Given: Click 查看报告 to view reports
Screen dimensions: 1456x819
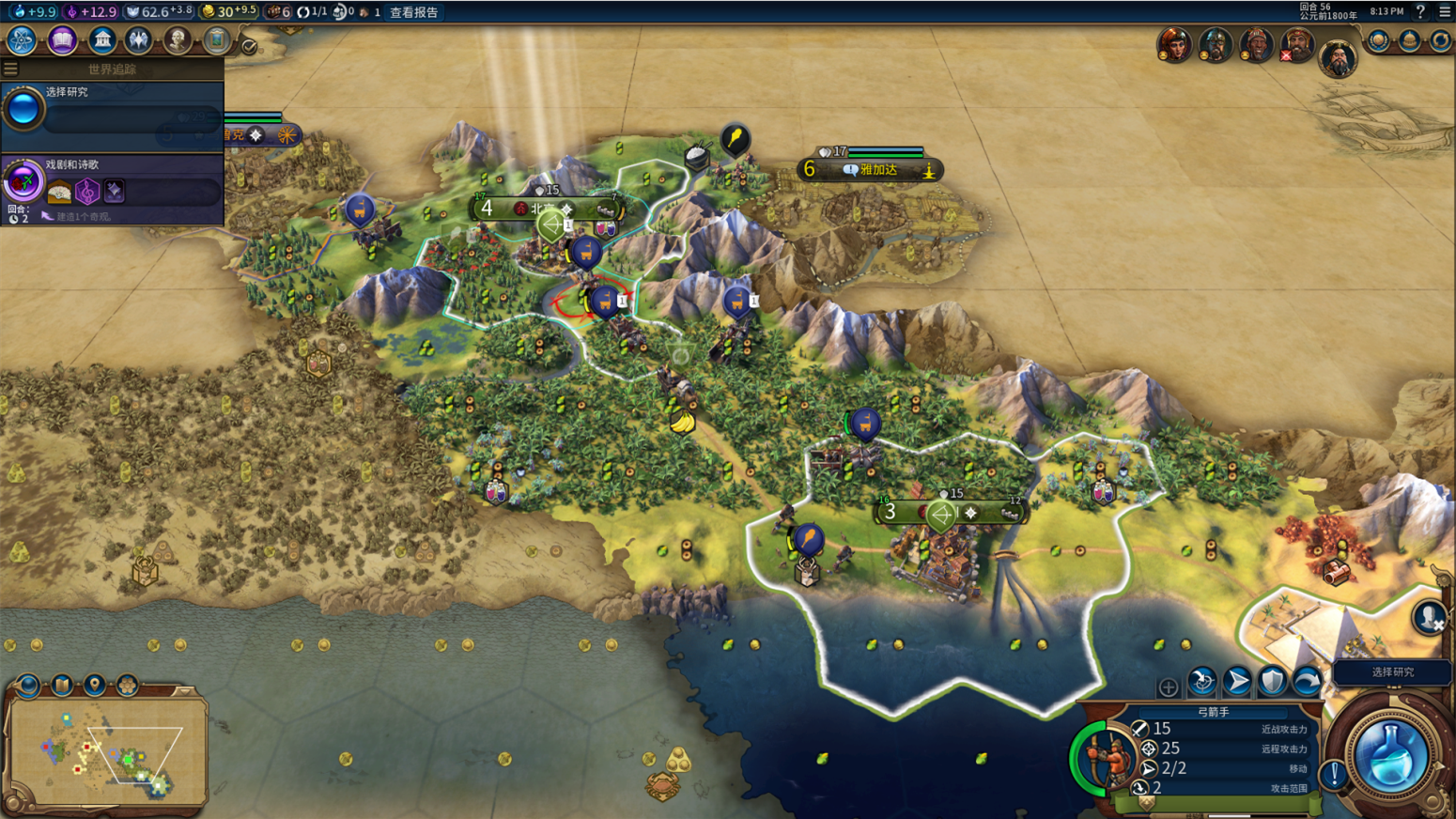Looking at the screenshot, I should point(413,12).
